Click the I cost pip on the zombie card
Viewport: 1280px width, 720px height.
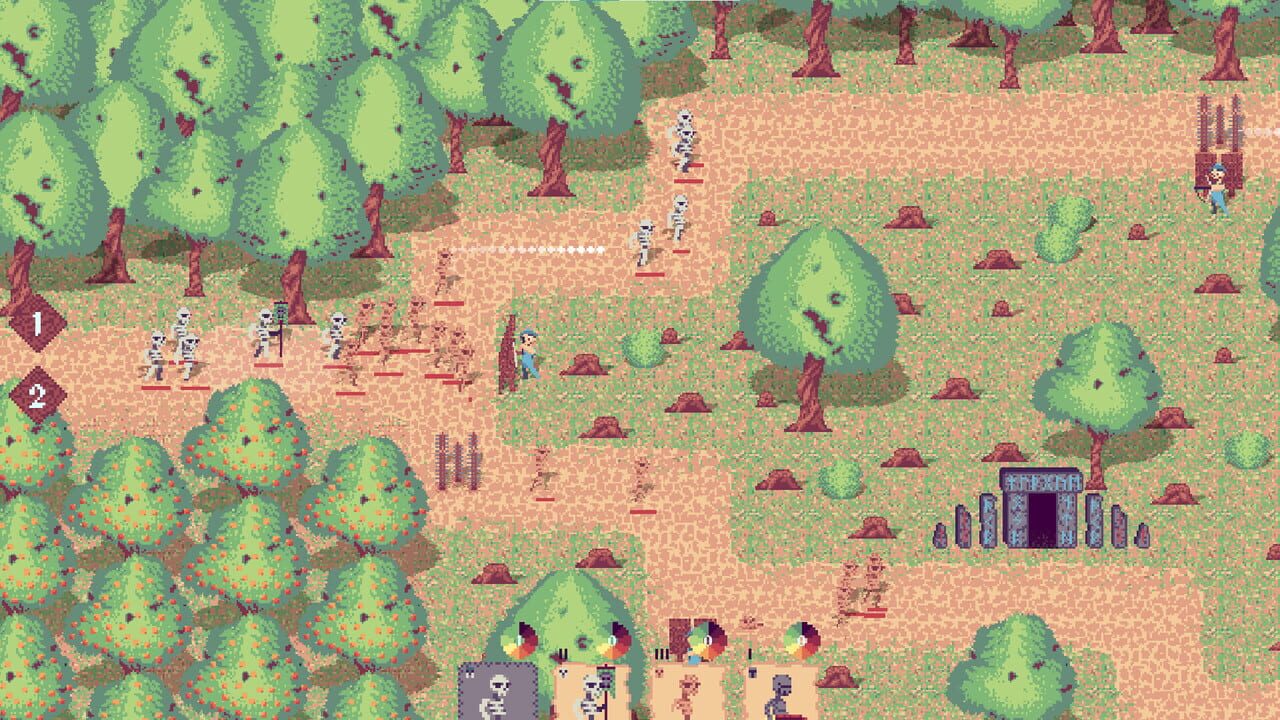(748, 652)
